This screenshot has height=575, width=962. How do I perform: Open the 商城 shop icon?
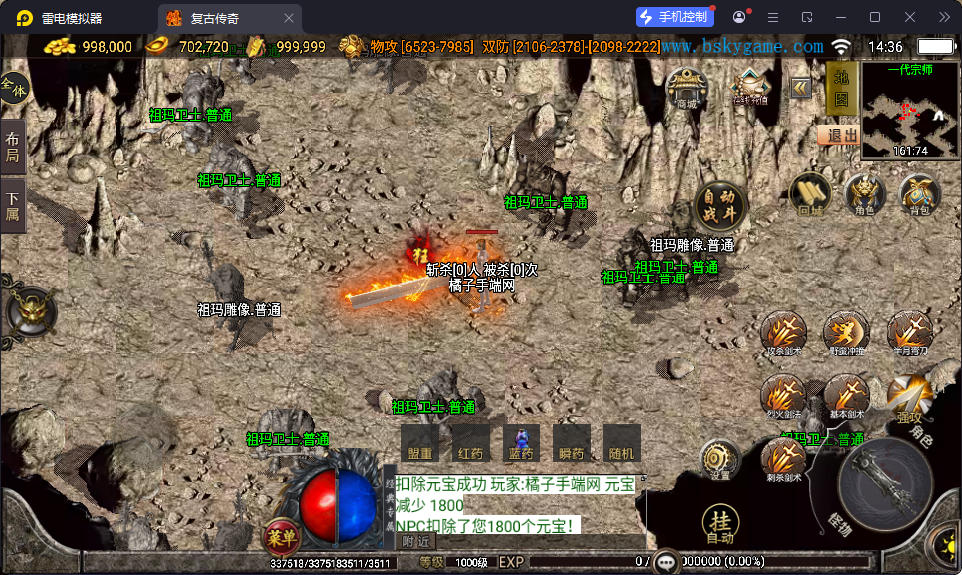click(x=686, y=88)
